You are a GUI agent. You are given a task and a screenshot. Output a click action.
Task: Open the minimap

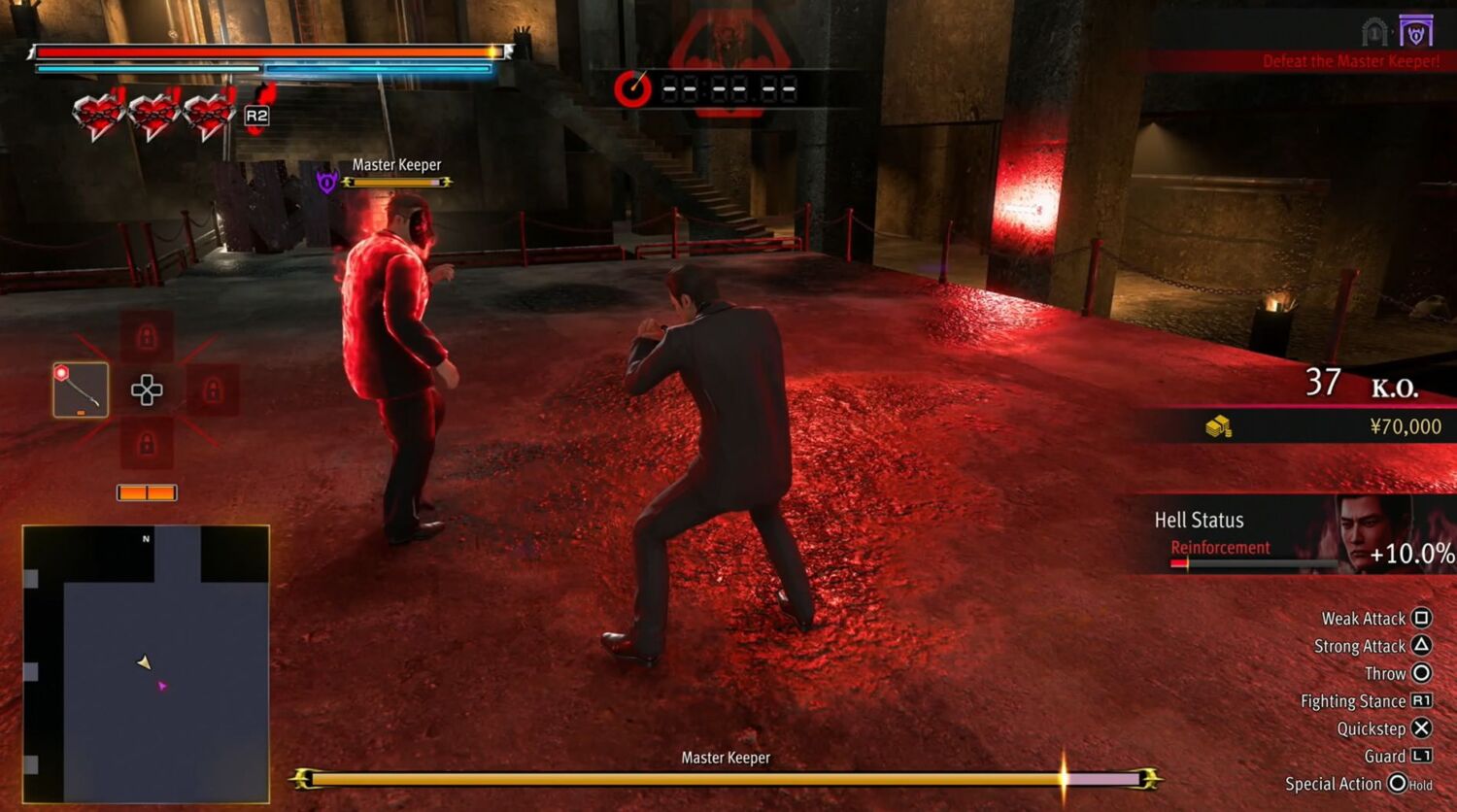click(146, 663)
